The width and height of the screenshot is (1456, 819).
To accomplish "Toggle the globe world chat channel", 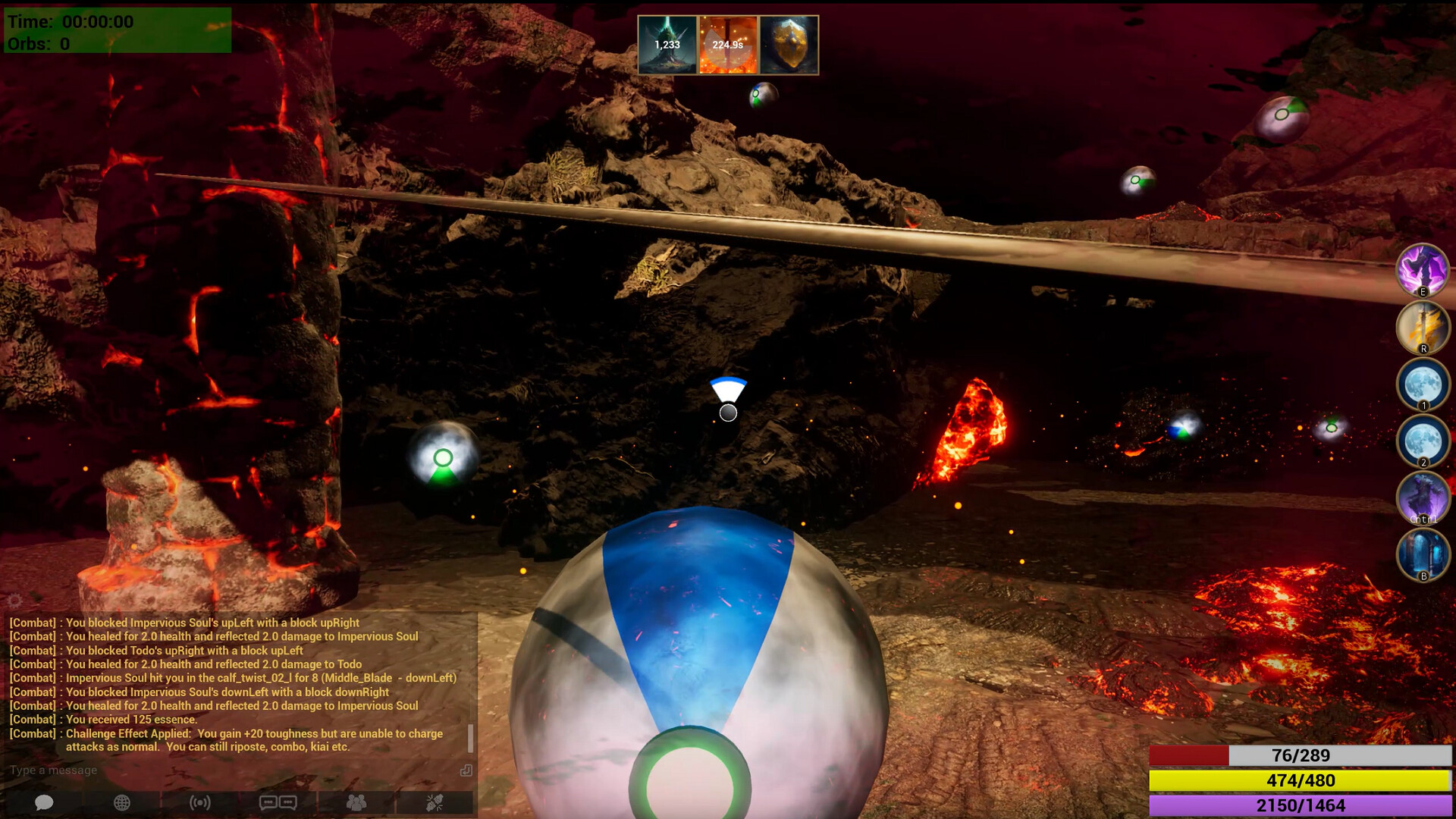I will coord(120,802).
